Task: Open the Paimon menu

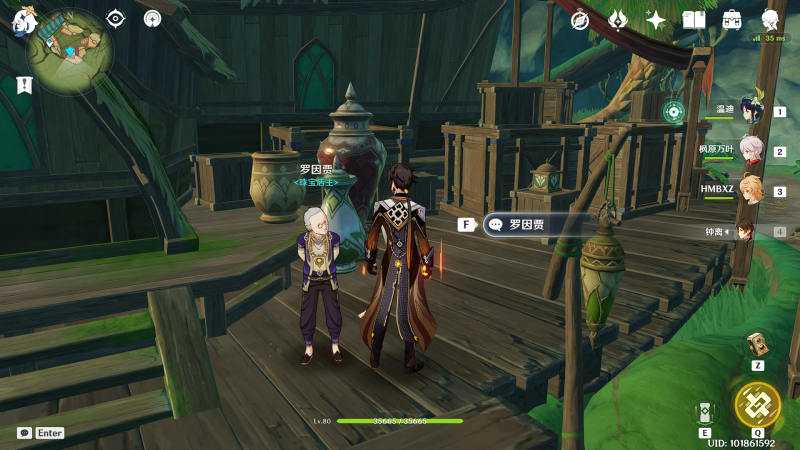Action: pos(24,20)
